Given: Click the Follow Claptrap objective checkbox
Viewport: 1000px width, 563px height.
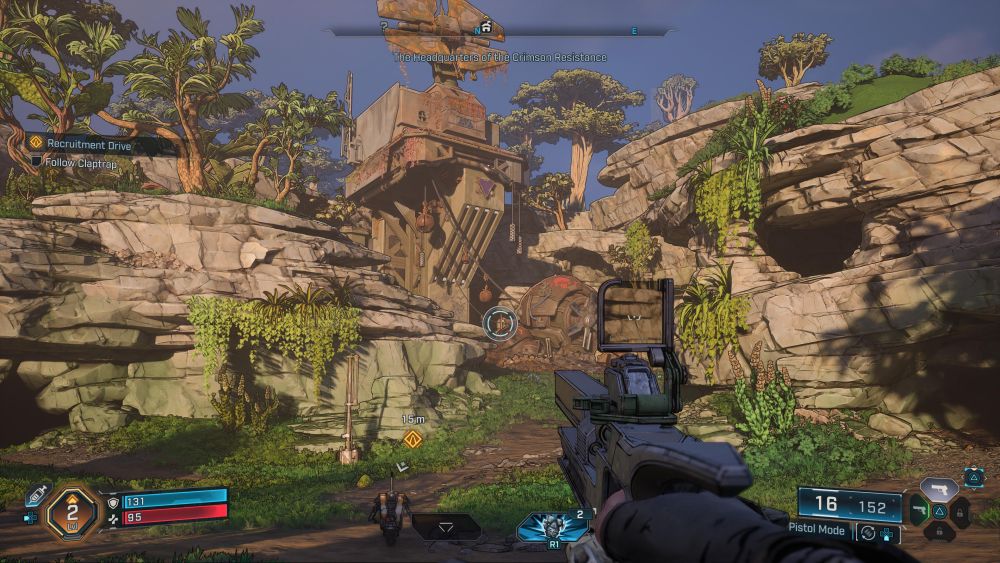Looking at the screenshot, I should pyautogui.click(x=37, y=161).
